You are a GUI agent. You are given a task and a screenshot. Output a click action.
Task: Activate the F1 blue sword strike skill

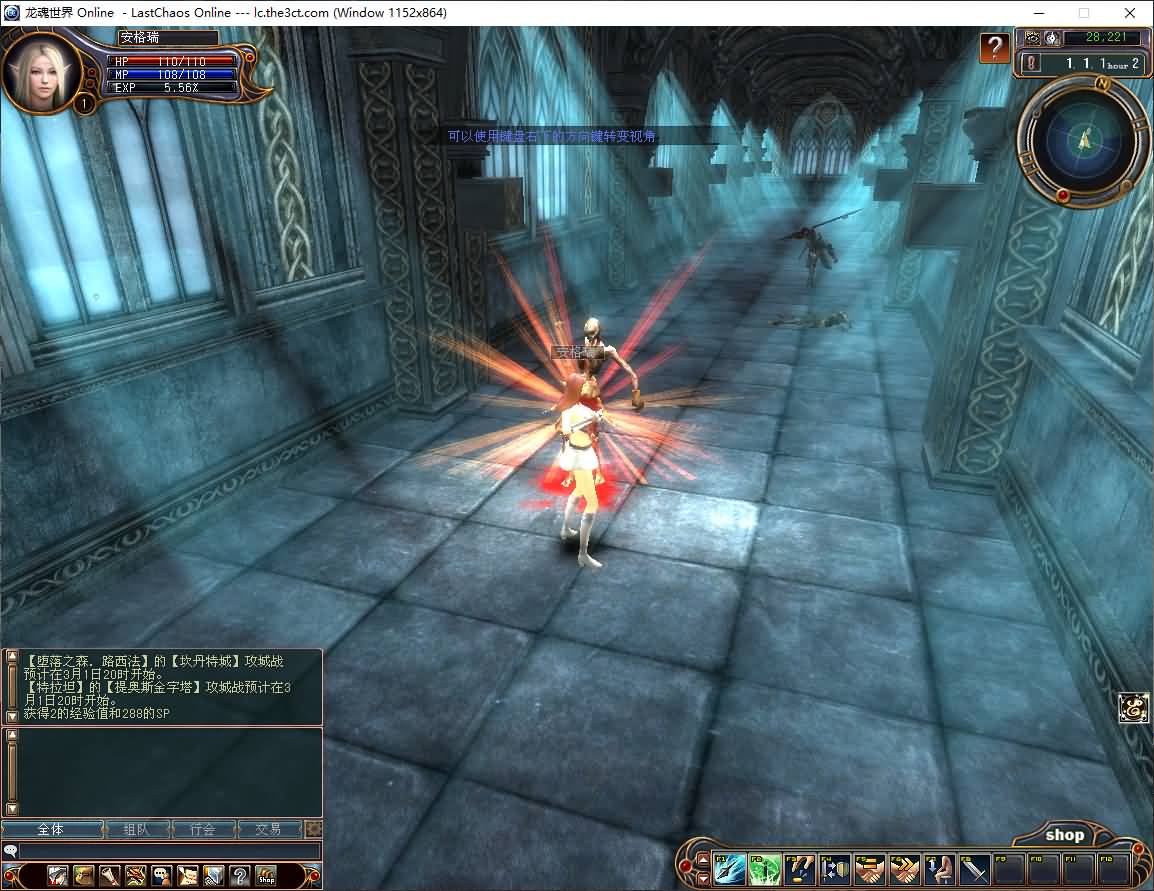point(730,869)
